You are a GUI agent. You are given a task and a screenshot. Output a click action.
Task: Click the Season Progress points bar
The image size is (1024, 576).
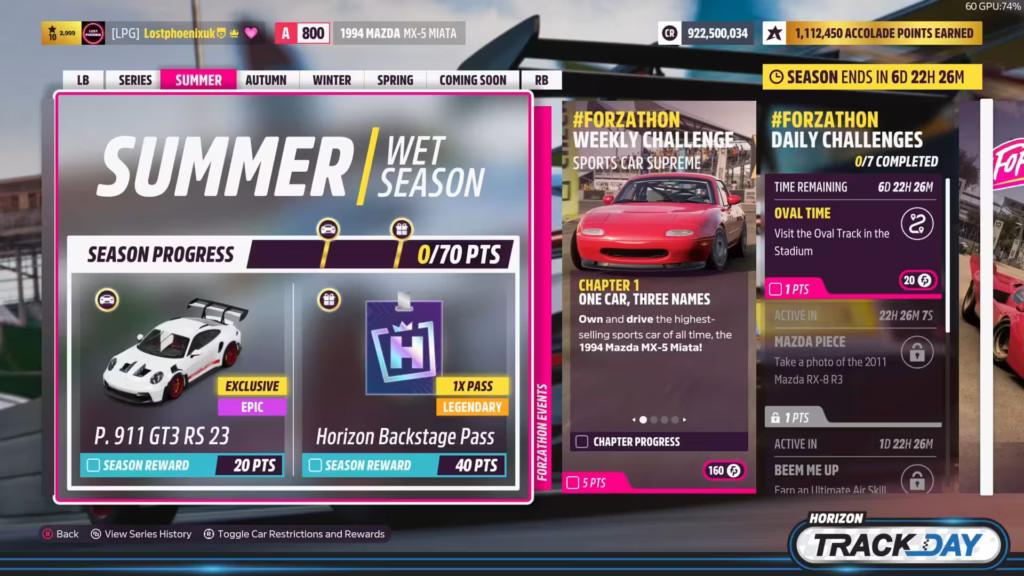pyautogui.click(x=300, y=254)
